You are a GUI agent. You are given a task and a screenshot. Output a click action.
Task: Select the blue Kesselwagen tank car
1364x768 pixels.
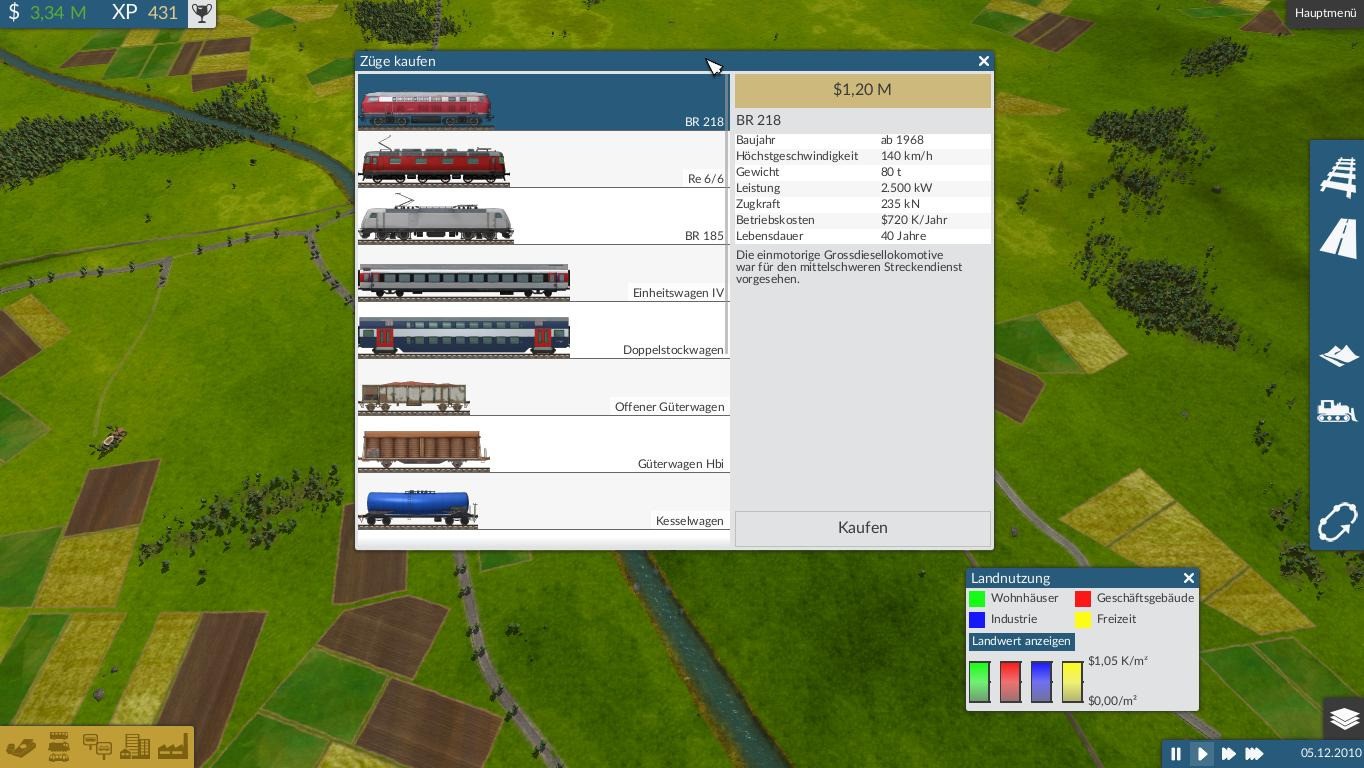[x=542, y=503]
